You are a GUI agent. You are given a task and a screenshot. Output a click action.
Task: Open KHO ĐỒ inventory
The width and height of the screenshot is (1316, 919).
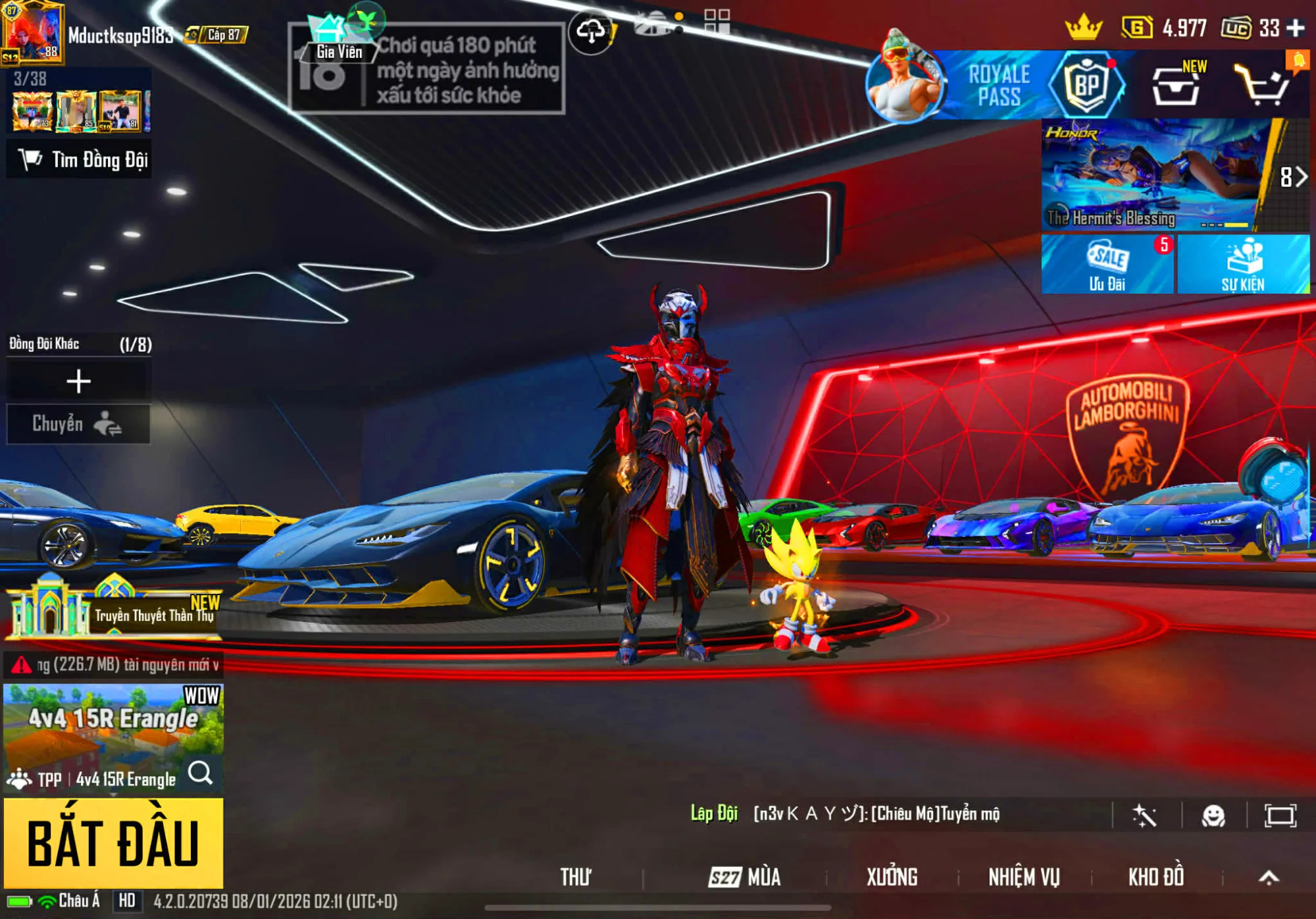pos(1156,877)
